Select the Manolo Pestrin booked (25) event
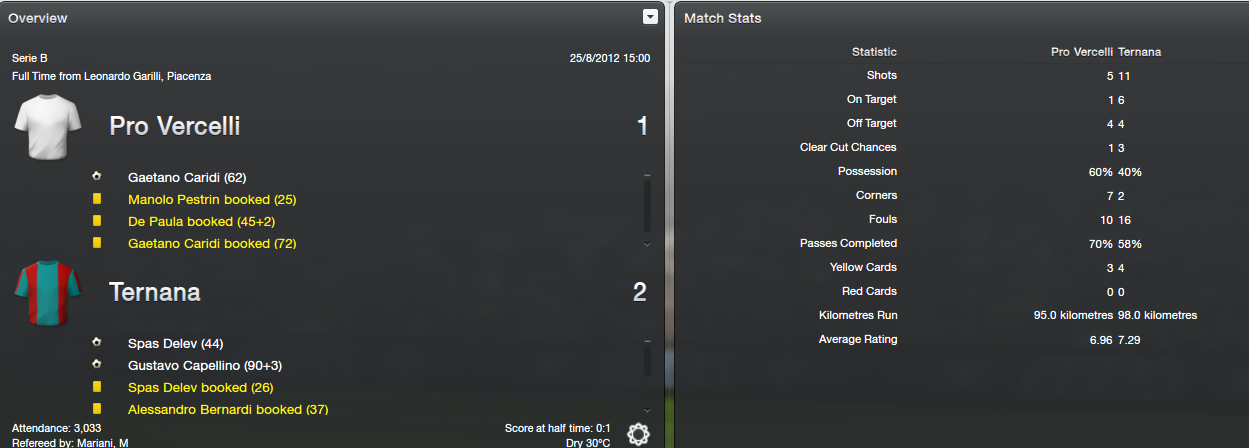This screenshot has width=1249, height=448. pos(212,199)
